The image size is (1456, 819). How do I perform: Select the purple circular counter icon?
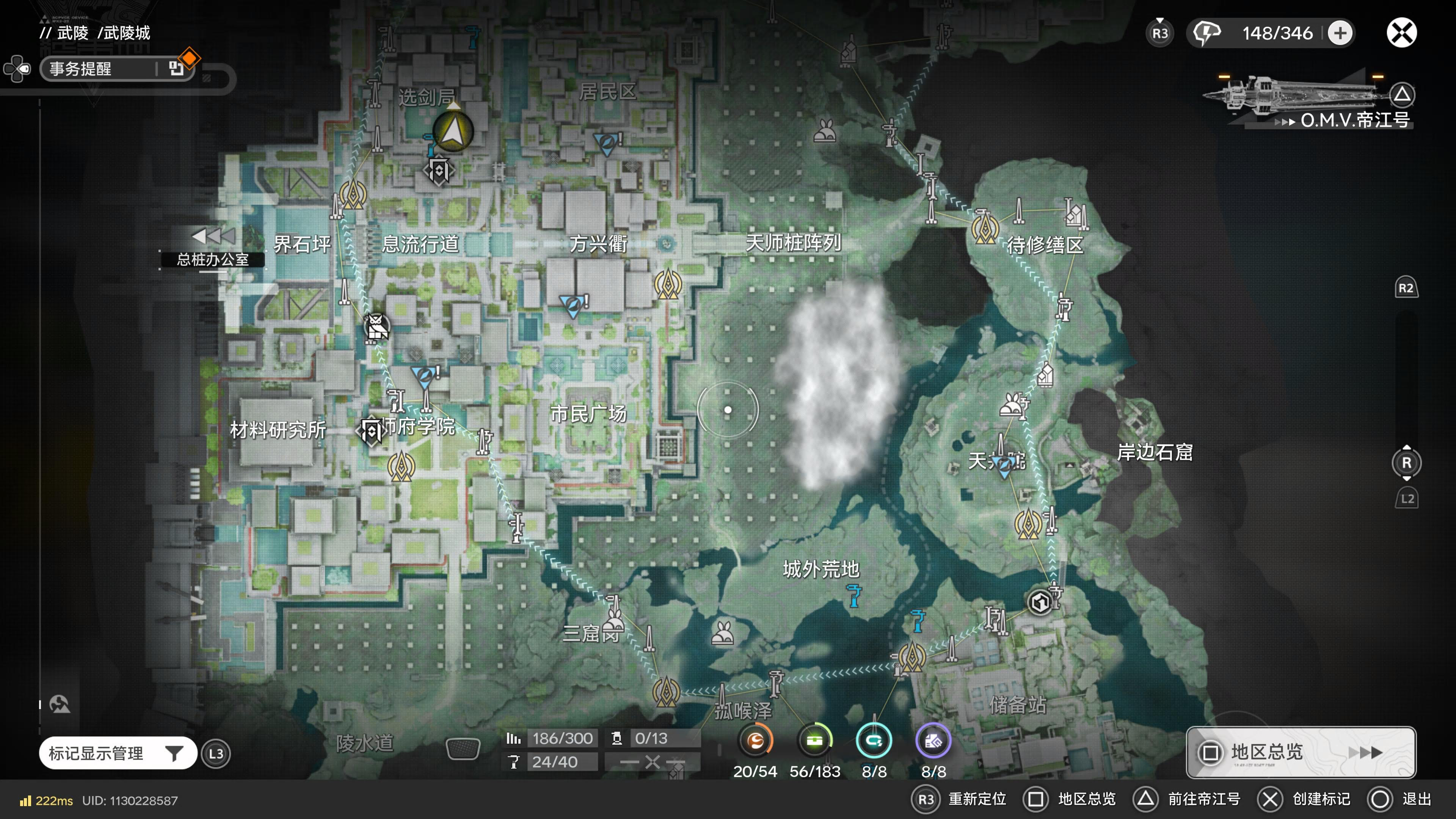(x=933, y=741)
